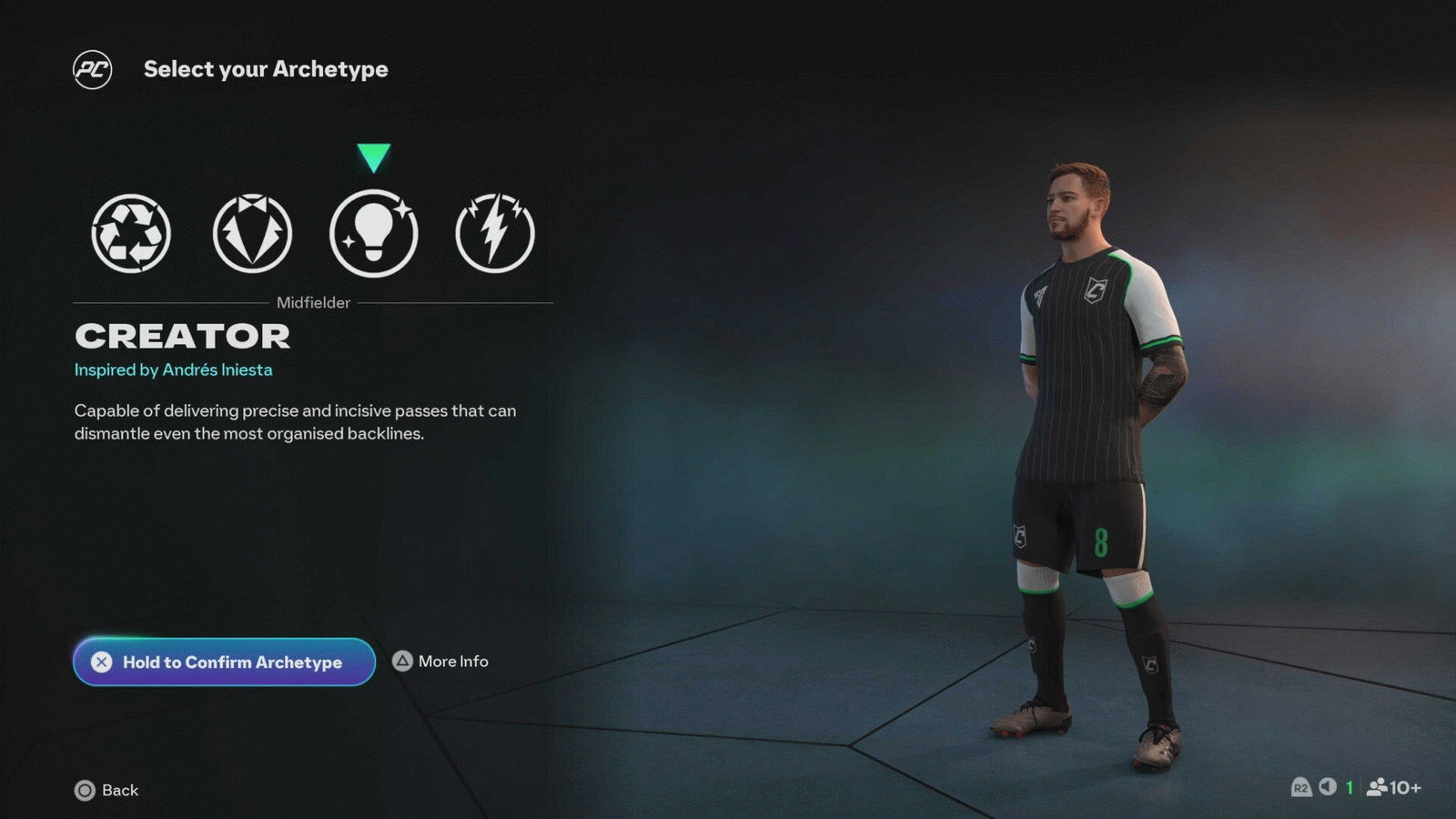
Task: Select the lightbulb Creator archetype icon
Action: click(x=374, y=233)
